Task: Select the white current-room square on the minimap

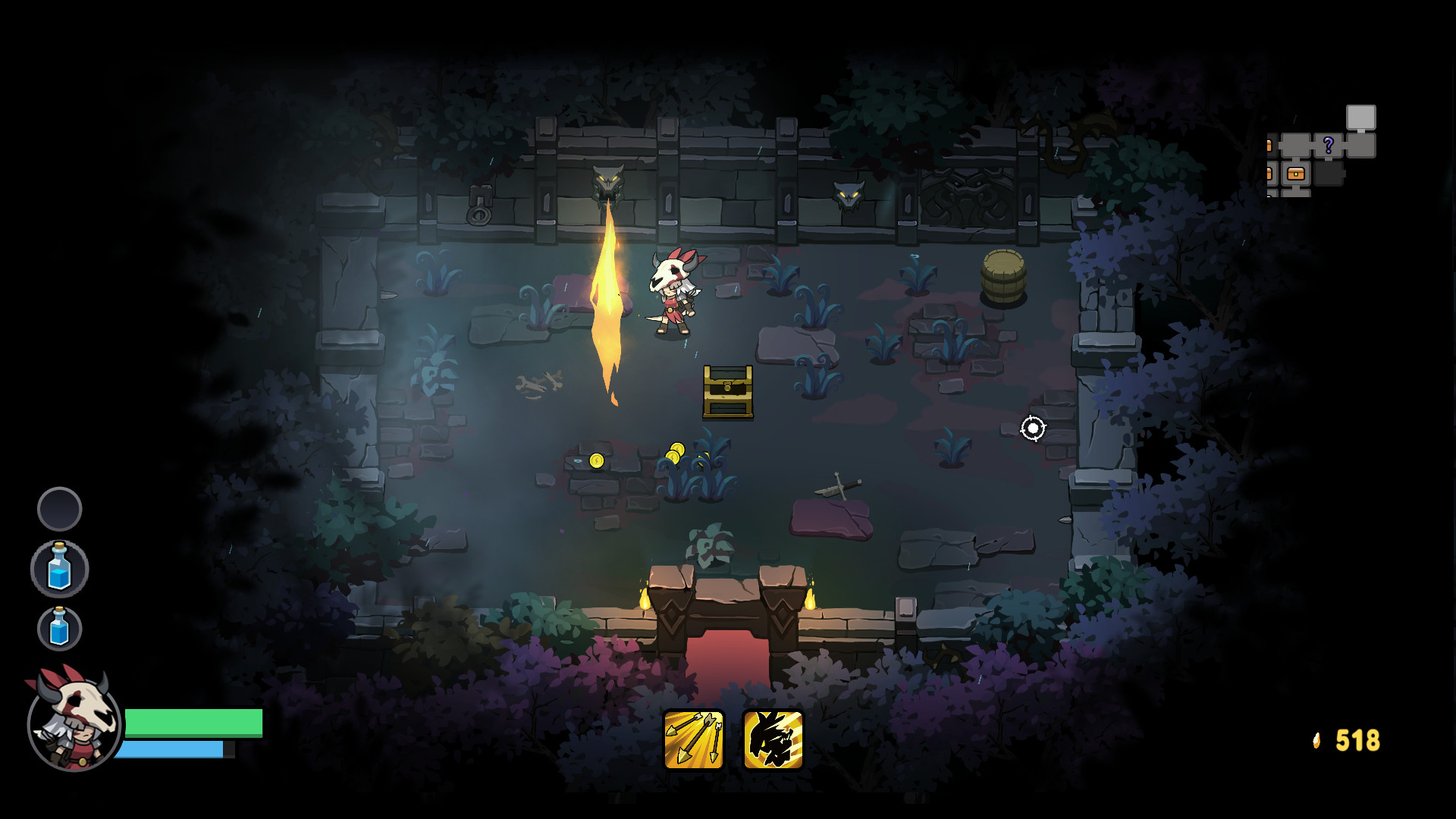Action: (x=1361, y=116)
